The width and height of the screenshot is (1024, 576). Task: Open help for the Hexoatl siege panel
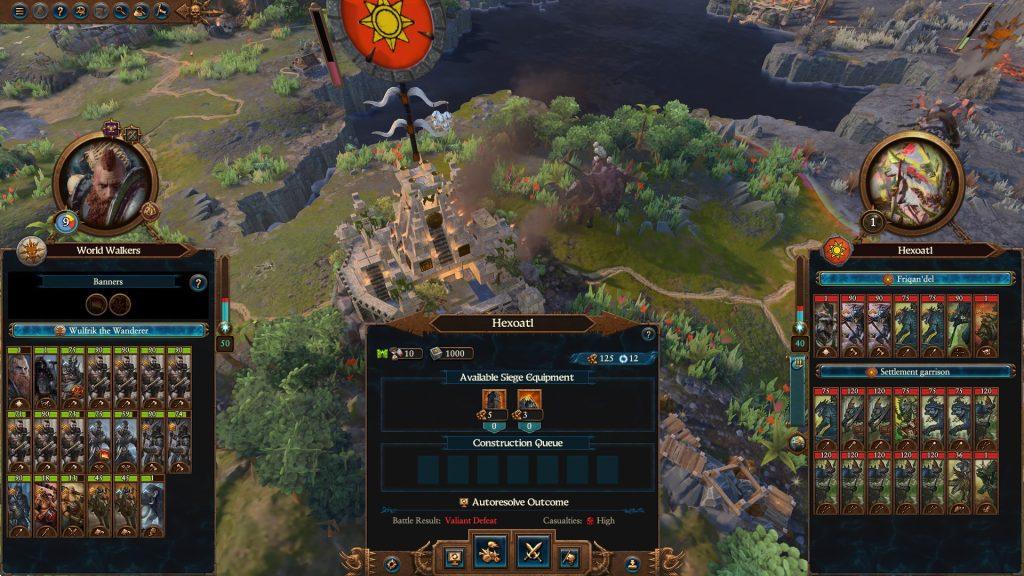[647, 334]
